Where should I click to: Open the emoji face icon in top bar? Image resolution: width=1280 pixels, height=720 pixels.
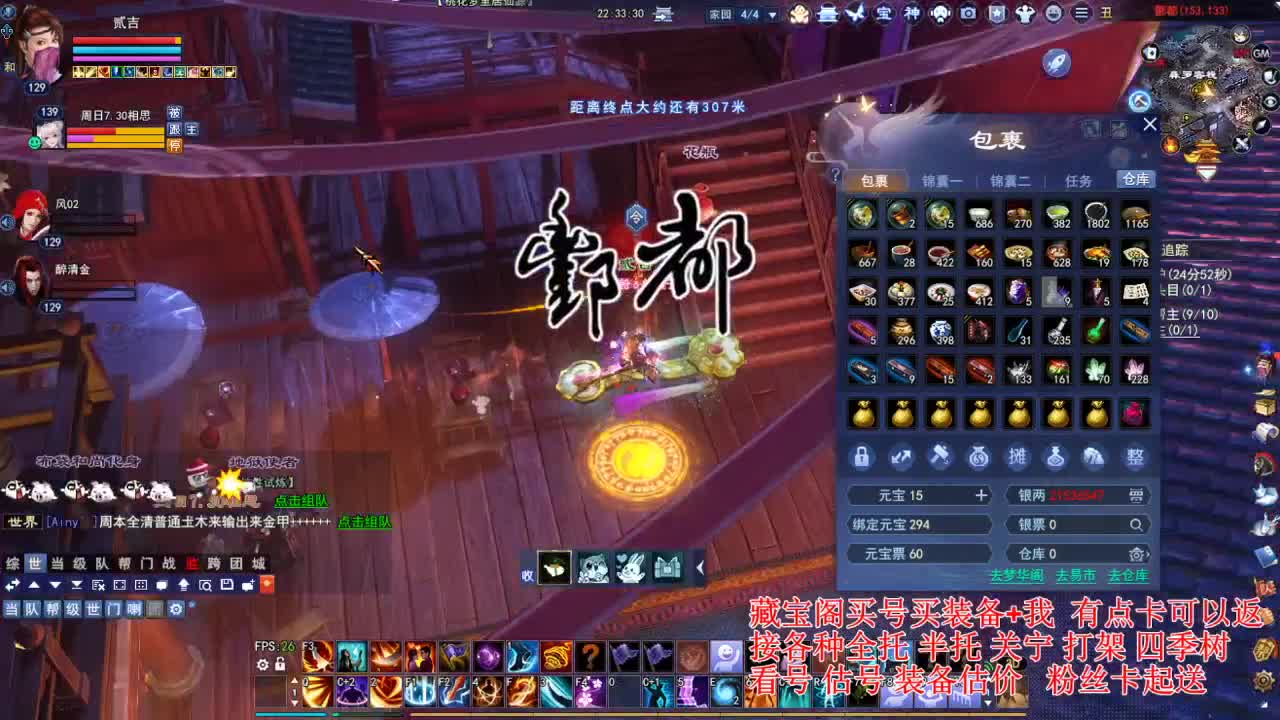pyautogui.click(x=1053, y=14)
